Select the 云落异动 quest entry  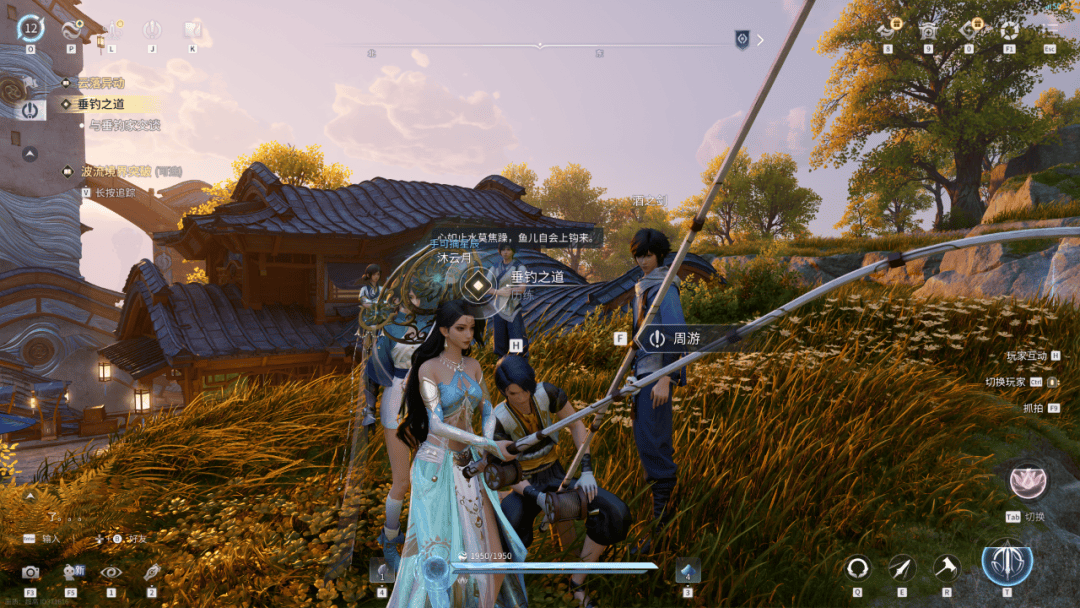pyautogui.click(x=100, y=83)
